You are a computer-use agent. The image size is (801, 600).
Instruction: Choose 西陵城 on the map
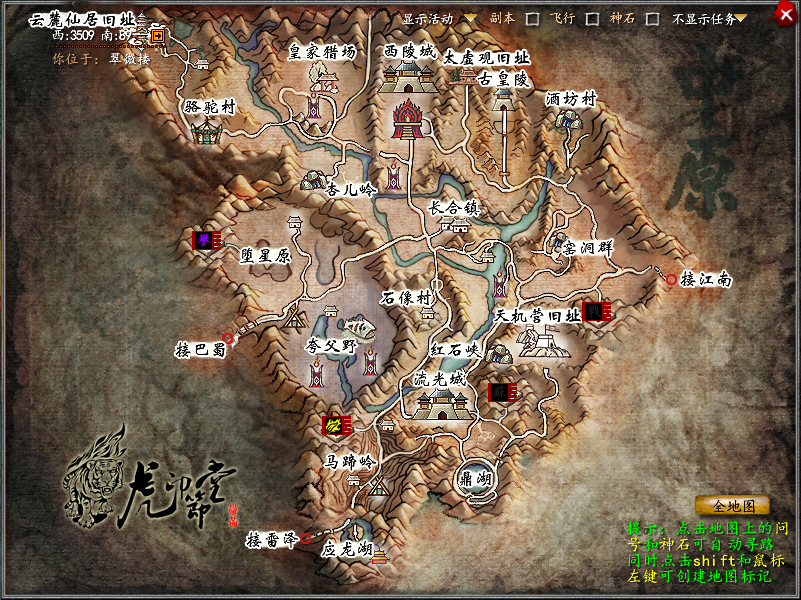pyautogui.click(x=410, y=72)
